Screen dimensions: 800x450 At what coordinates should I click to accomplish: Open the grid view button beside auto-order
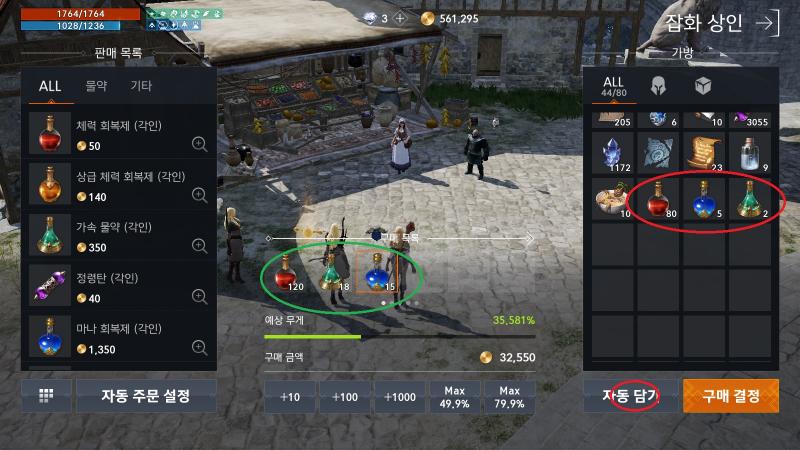(x=46, y=396)
